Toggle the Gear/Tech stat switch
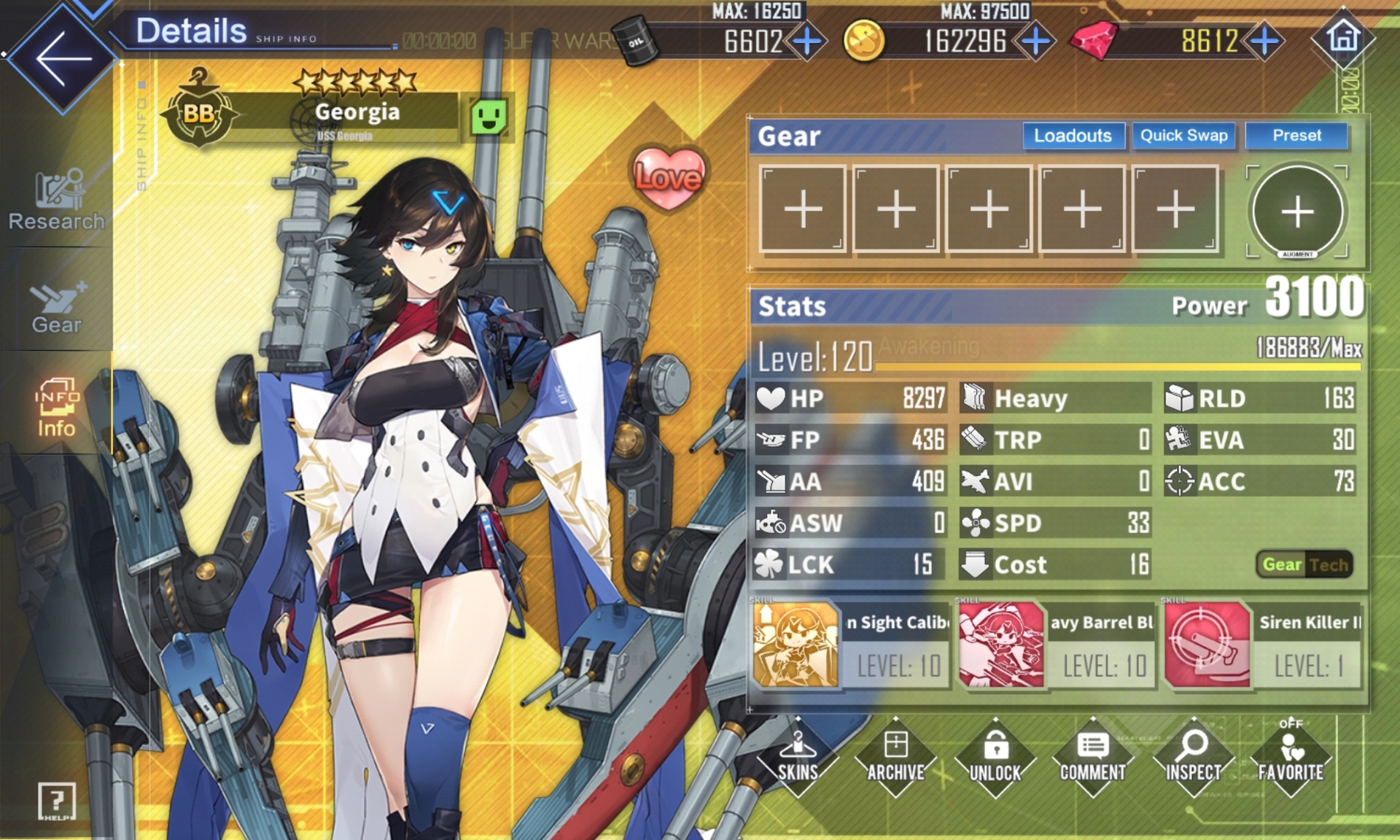This screenshot has height=840, width=1400. (1304, 564)
